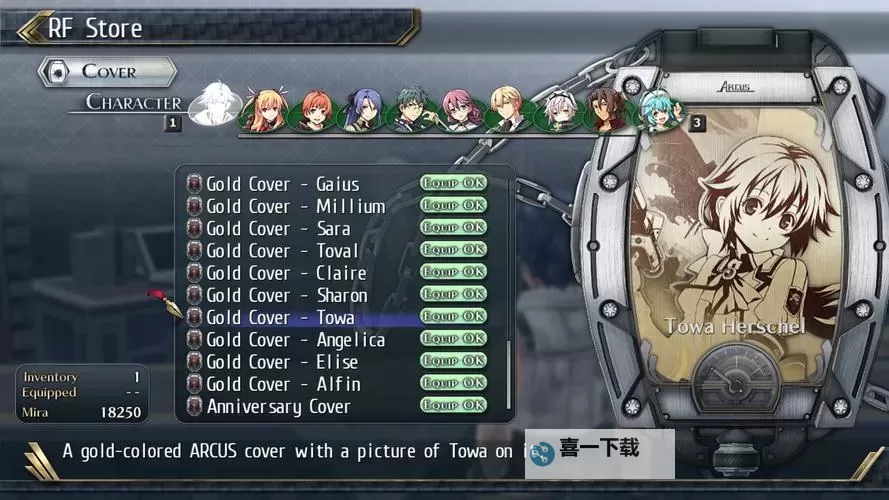The width and height of the screenshot is (889, 500).
Task: Choose the pink-haired girl with glasses portrait
Action: (462, 111)
